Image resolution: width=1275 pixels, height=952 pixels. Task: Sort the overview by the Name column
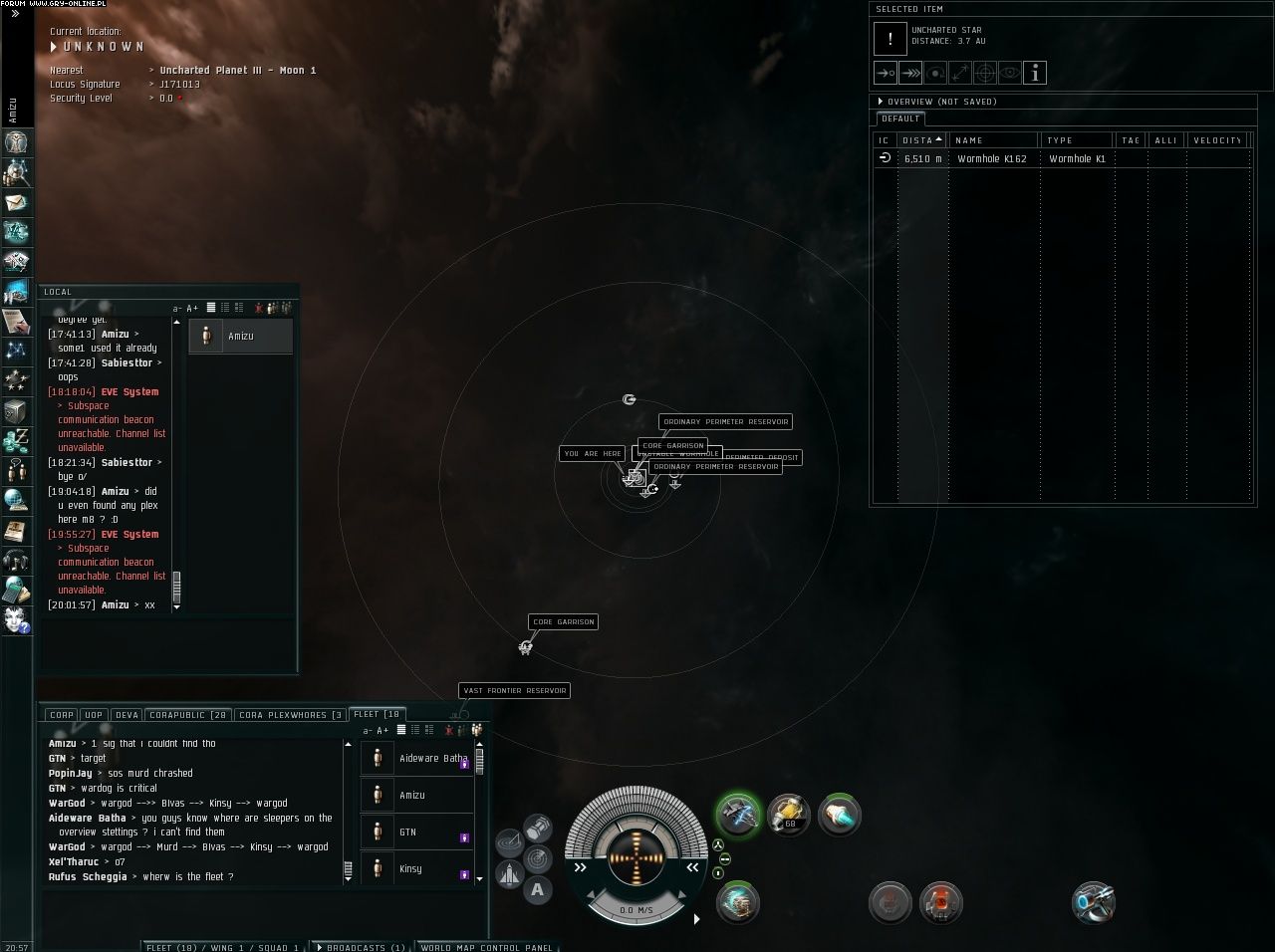tap(991, 140)
